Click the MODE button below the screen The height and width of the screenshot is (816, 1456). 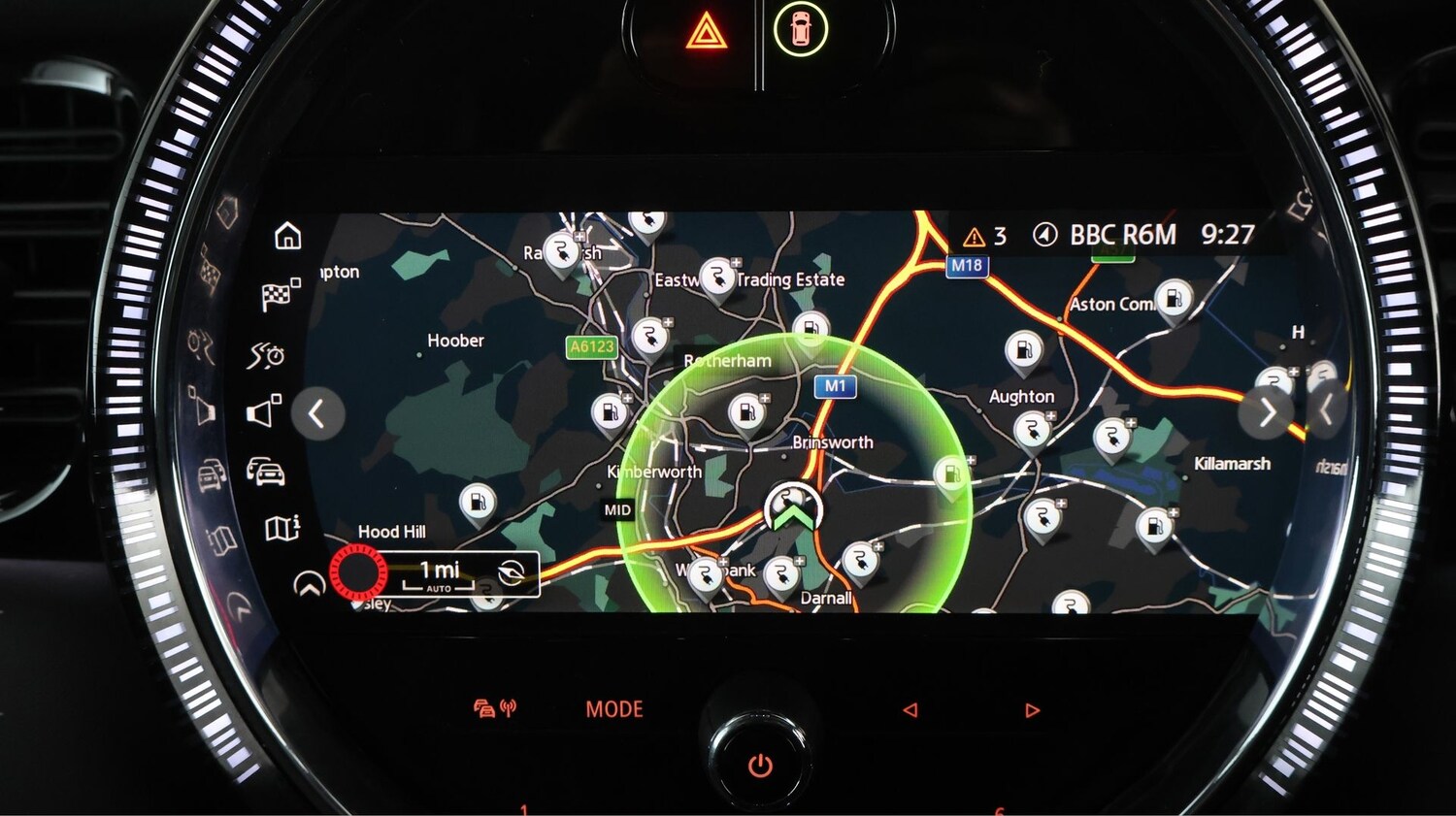[614, 709]
